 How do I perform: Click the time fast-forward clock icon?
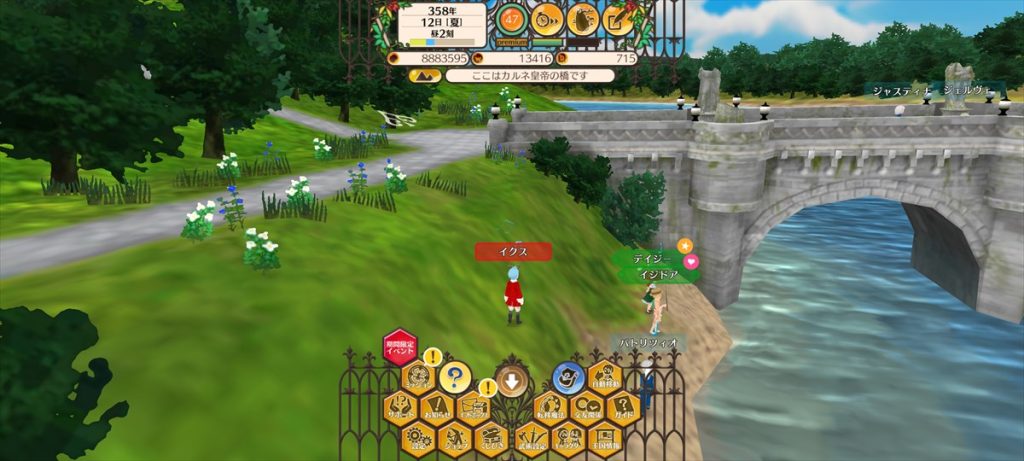[547, 19]
